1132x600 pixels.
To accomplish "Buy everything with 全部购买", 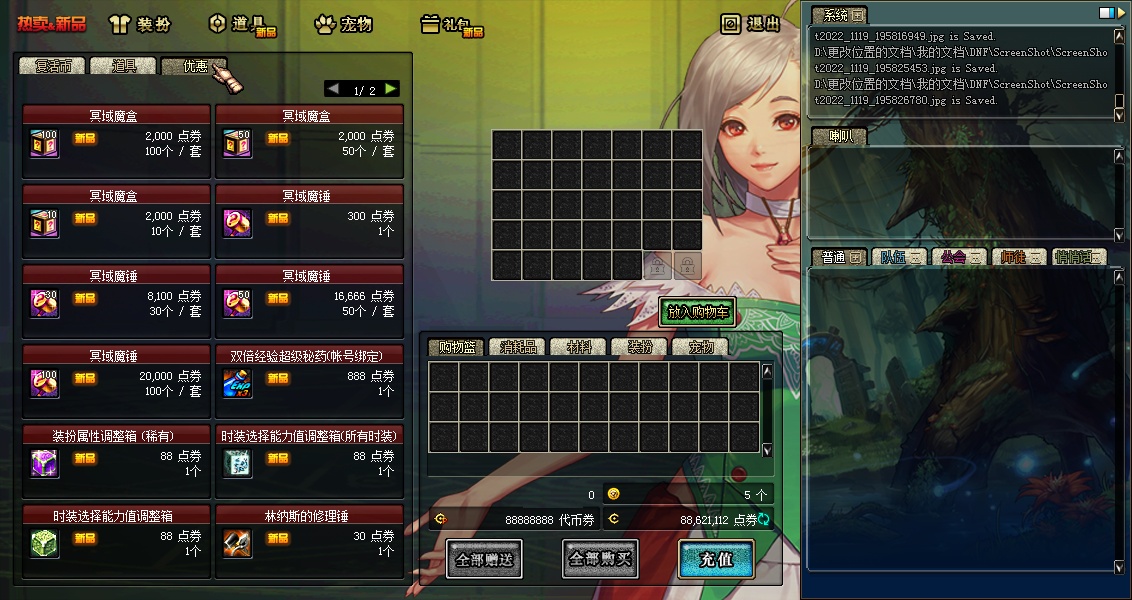I will (600, 559).
